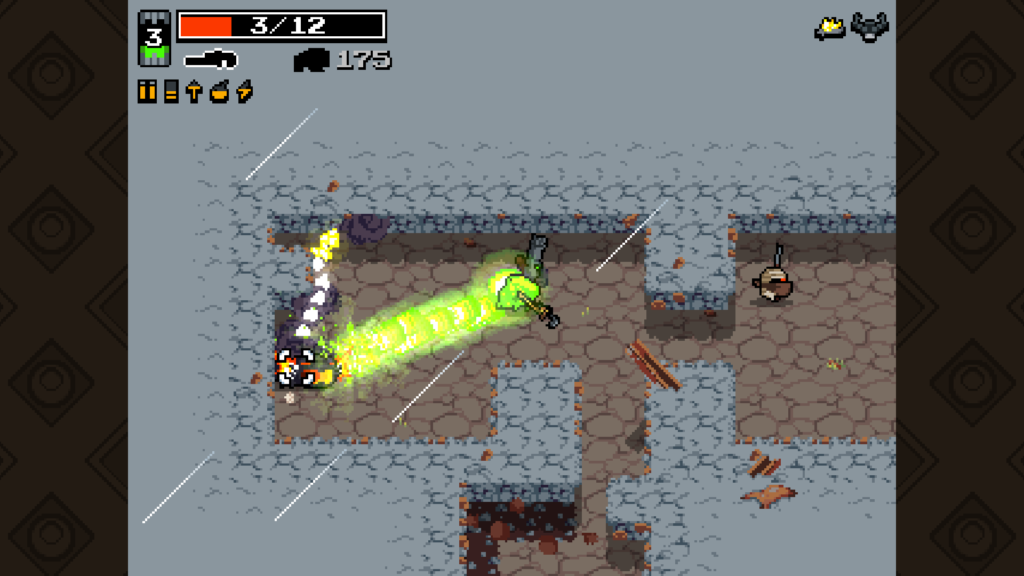Image resolution: width=1024 pixels, height=576 pixels.
Task: Click the explosive ammo type icon
Action: coord(219,92)
